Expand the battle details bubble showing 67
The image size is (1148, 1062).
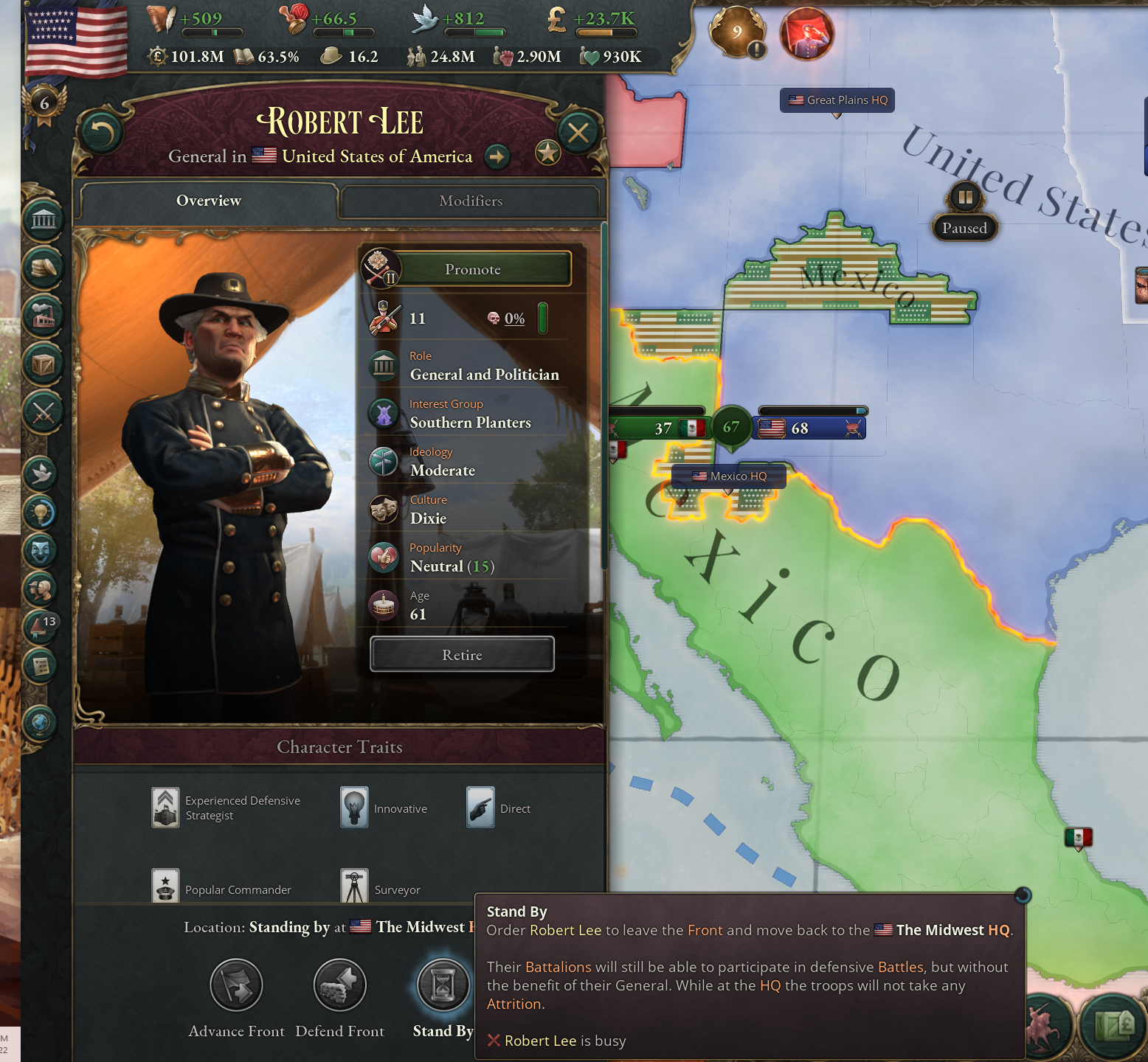coord(731,426)
